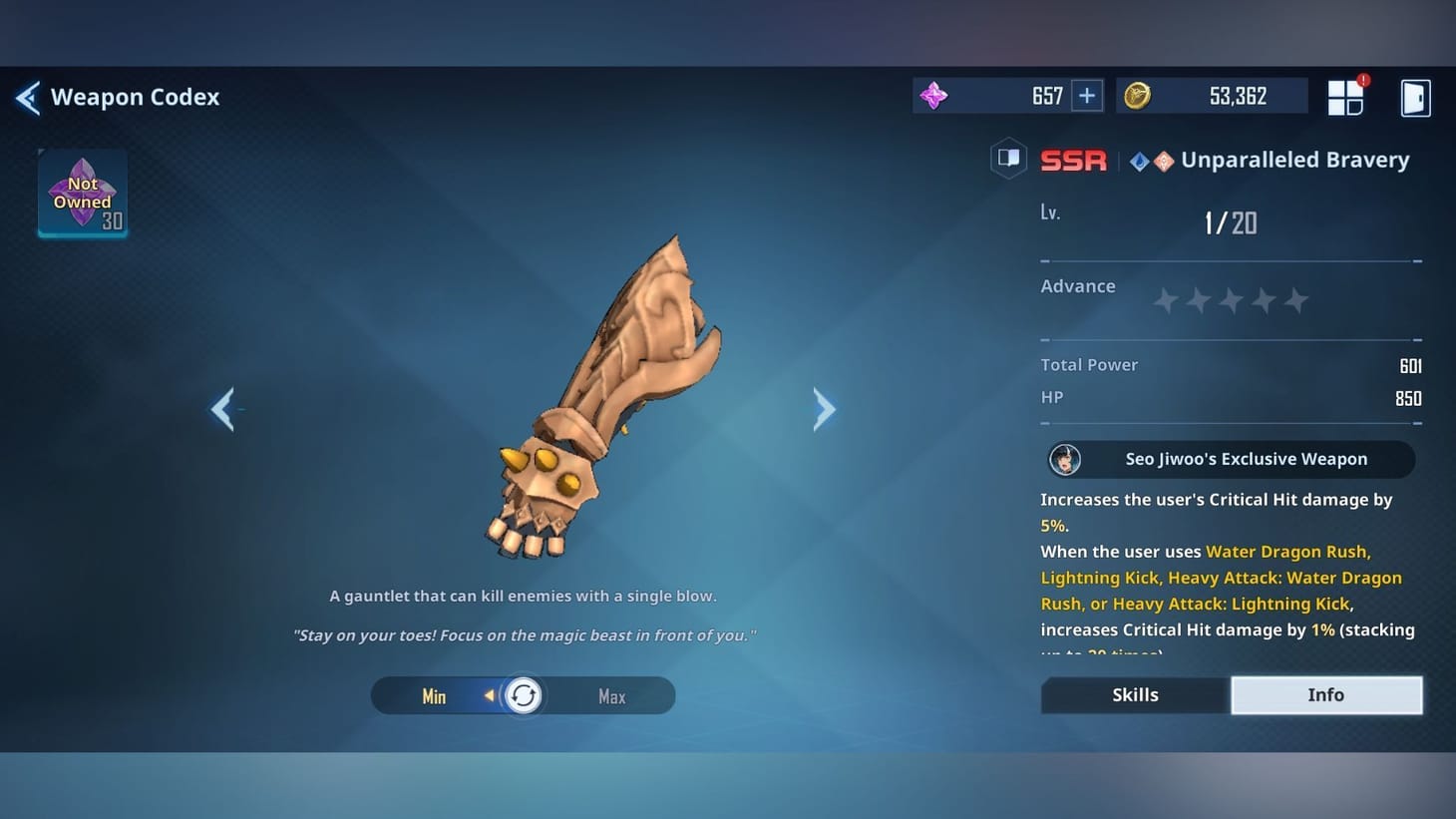Click the right arrow to view next weapon
The image size is (1456, 819).
coord(825,409)
